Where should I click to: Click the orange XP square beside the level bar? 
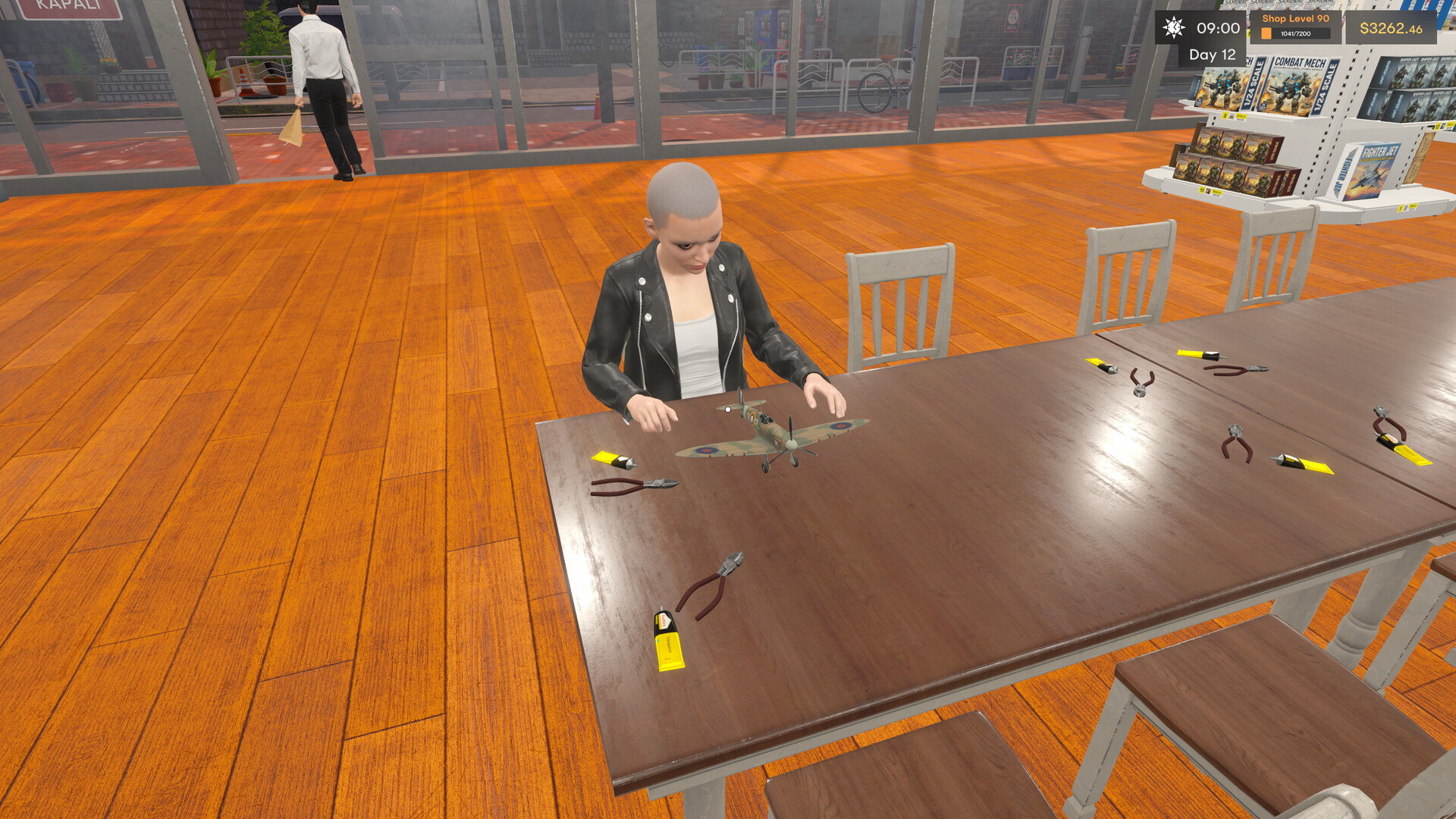[1266, 33]
